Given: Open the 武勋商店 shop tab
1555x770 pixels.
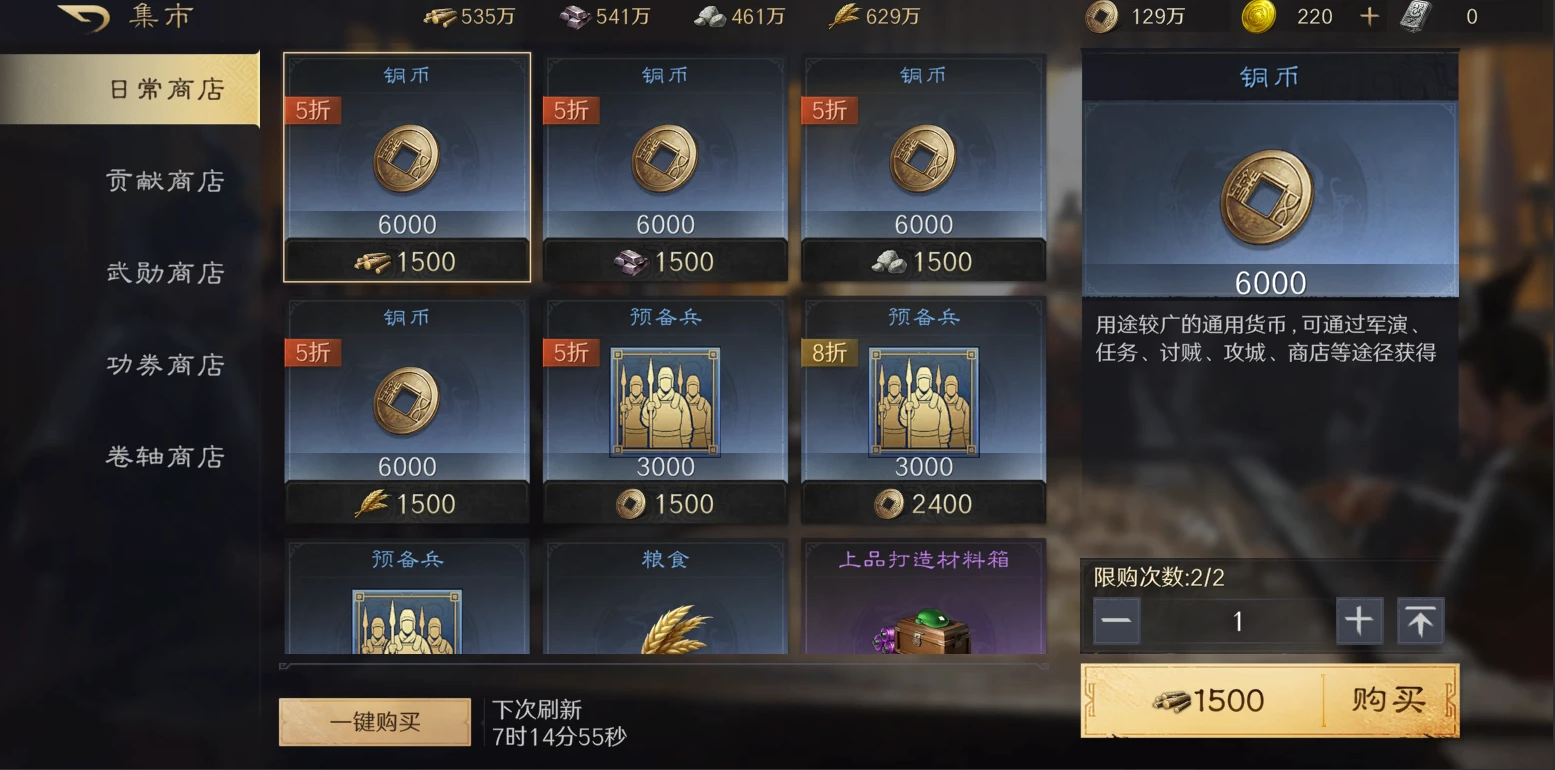Looking at the screenshot, I should 166,272.
